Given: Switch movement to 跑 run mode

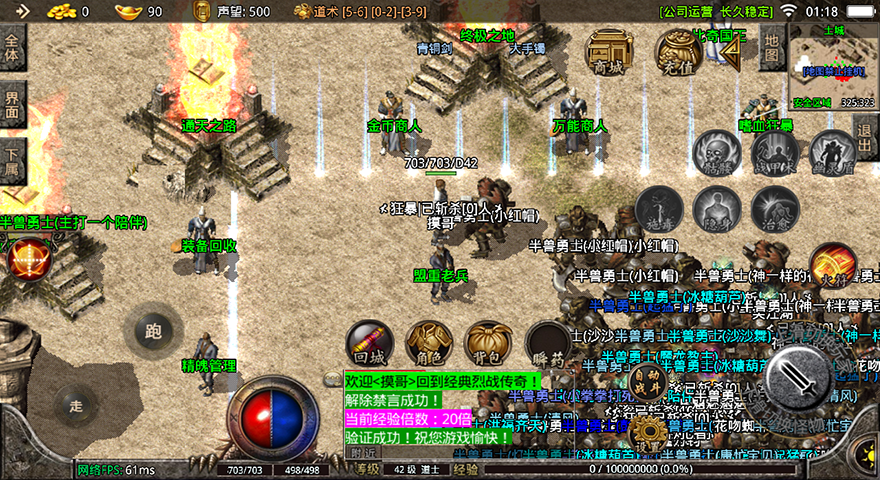Looking at the screenshot, I should click(x=153, y=330).
